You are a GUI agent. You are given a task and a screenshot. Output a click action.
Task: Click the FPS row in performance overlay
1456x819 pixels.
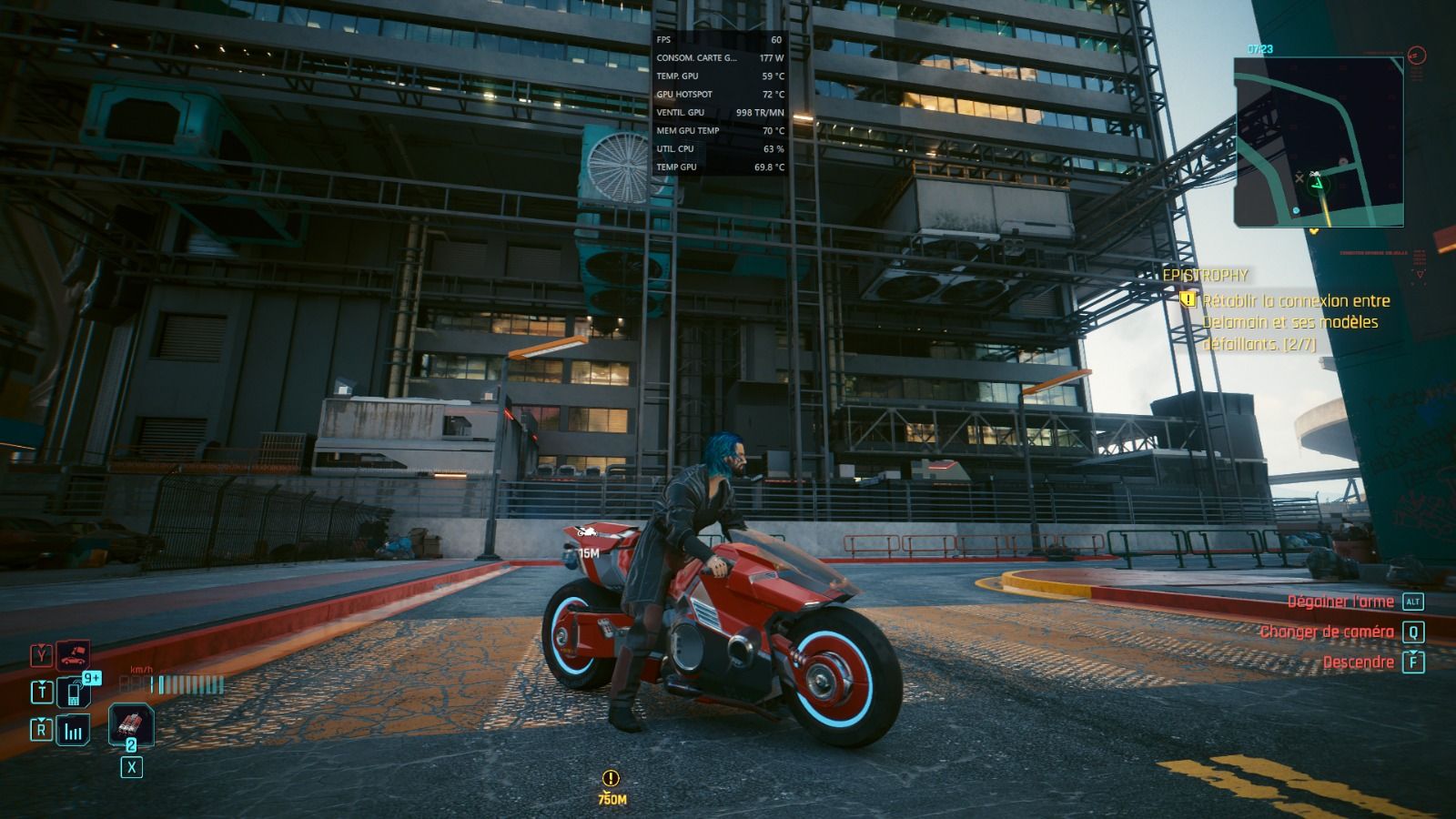[x=719, y=40]
